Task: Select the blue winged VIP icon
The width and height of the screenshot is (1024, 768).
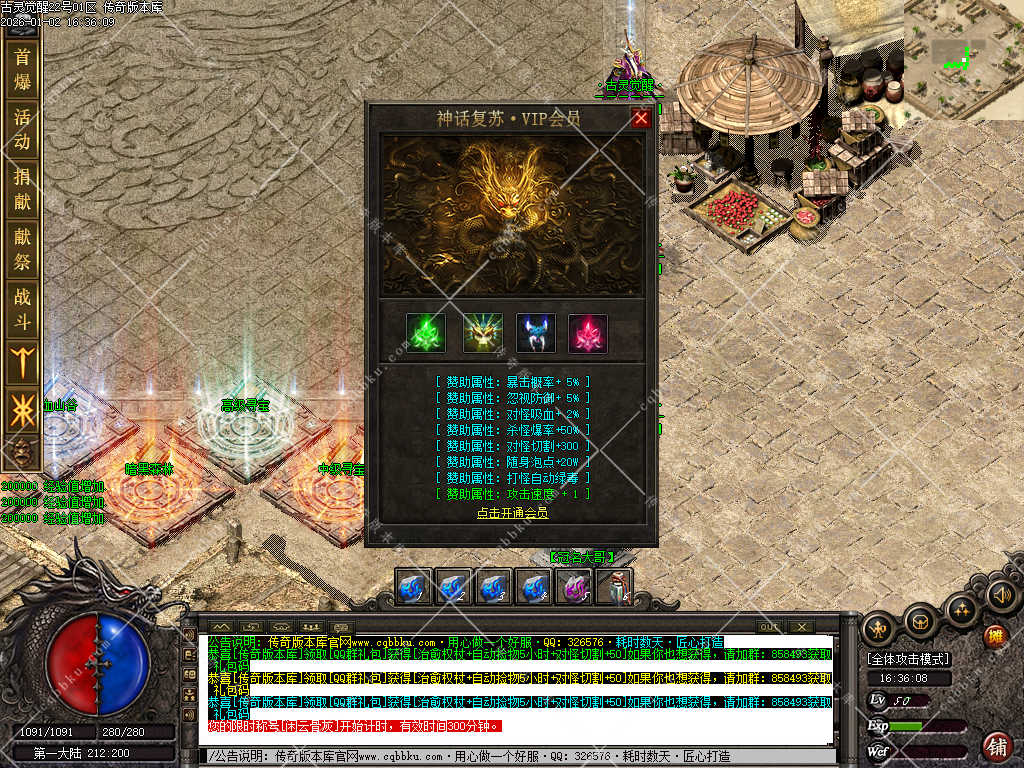Action: (536, 333)
